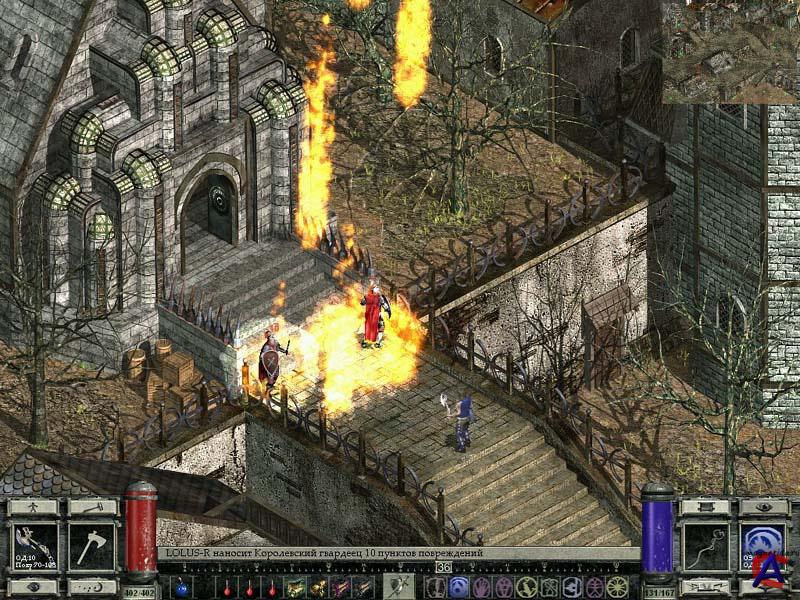Select the white hatchet slot
800x600 pixels.
click(x=92, y=546)
